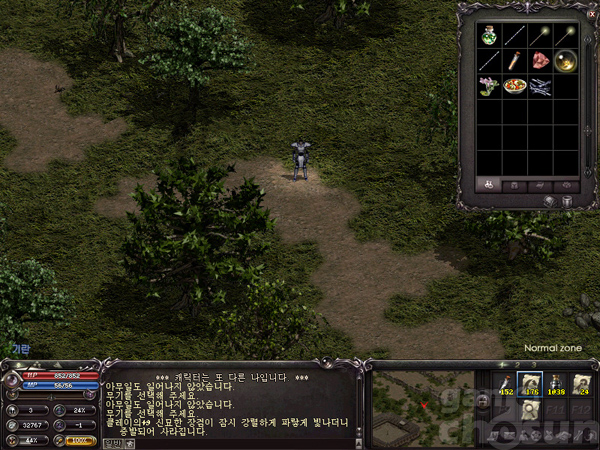Screen dimensions: 600x450
Task: Select the bundle of silver arrows
Action: 541,87
